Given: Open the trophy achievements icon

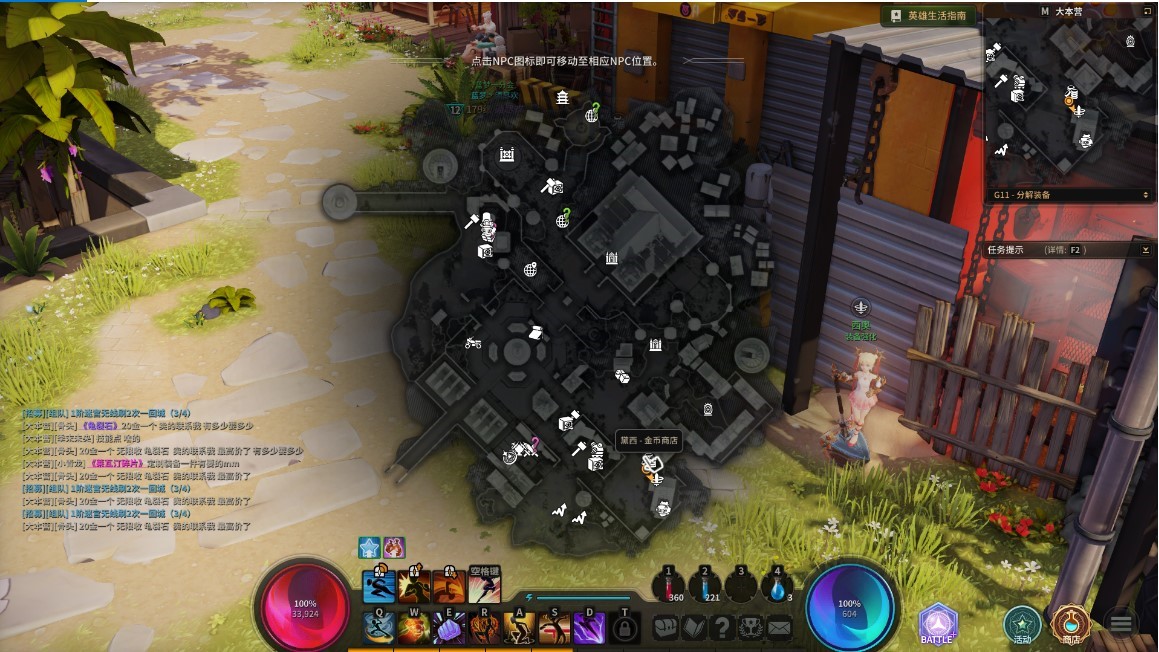Looking at the screenshot, I should tap(750, 628).
